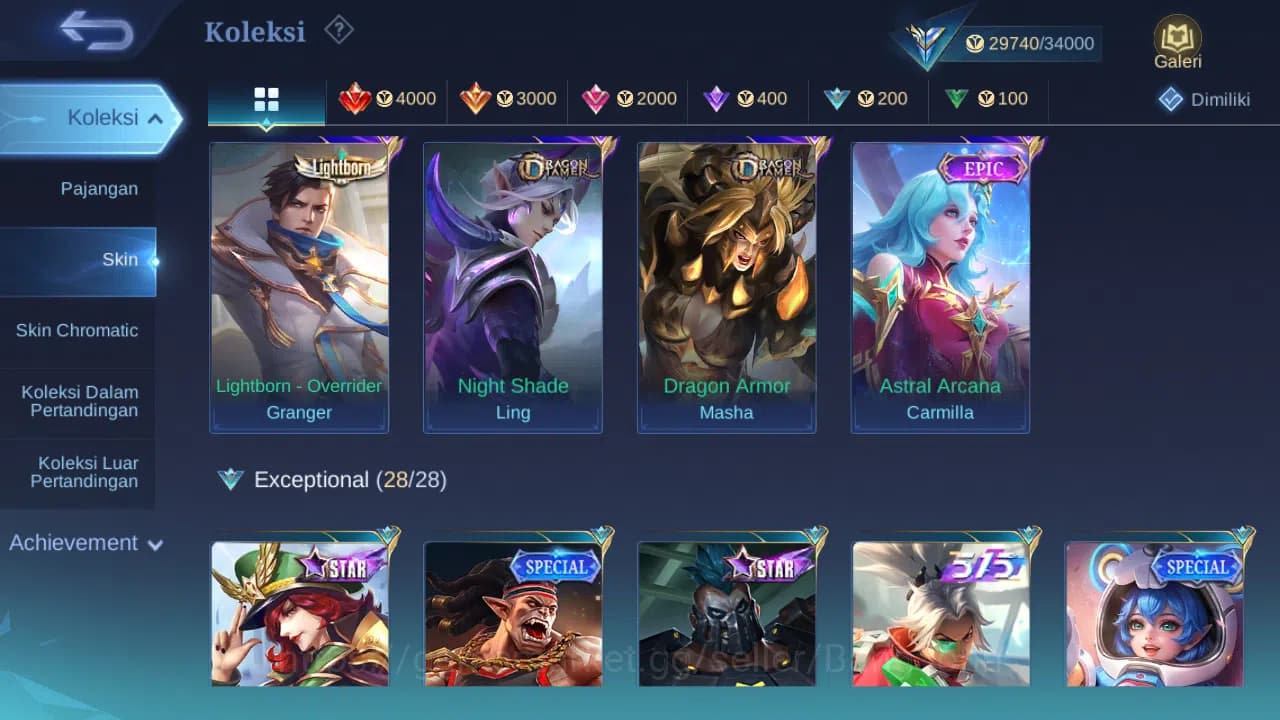Switch to the Skin Chromatic tab
The height and width of the screenshot is (720, 1280).
78,330
